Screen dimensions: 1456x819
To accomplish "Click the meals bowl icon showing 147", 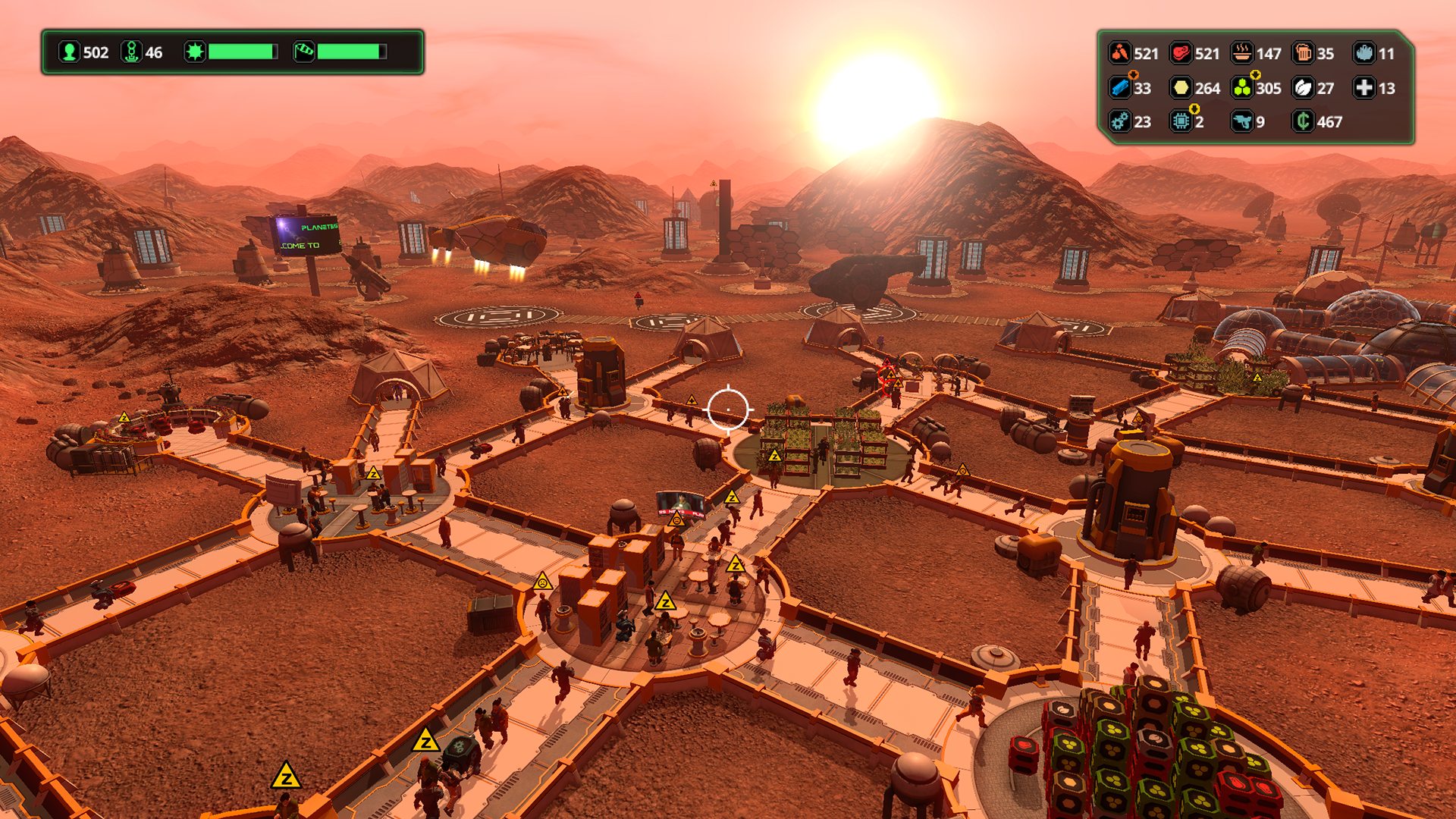I will coord(1241,53).
